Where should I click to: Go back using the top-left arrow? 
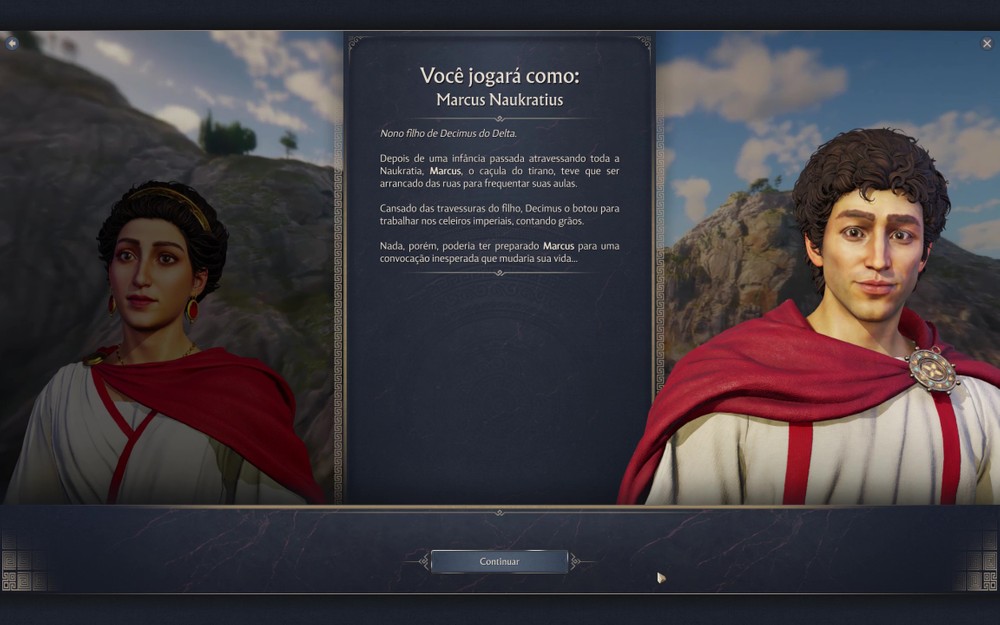pyautogui.click(x=12, y=43)
